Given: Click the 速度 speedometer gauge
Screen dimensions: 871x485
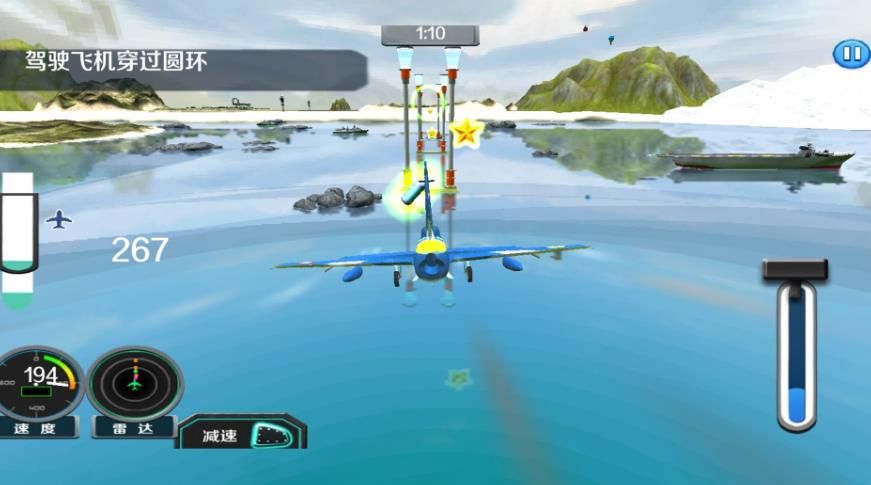Looking at the screenshot, I should pyautogui.click(x=40, y=383).
